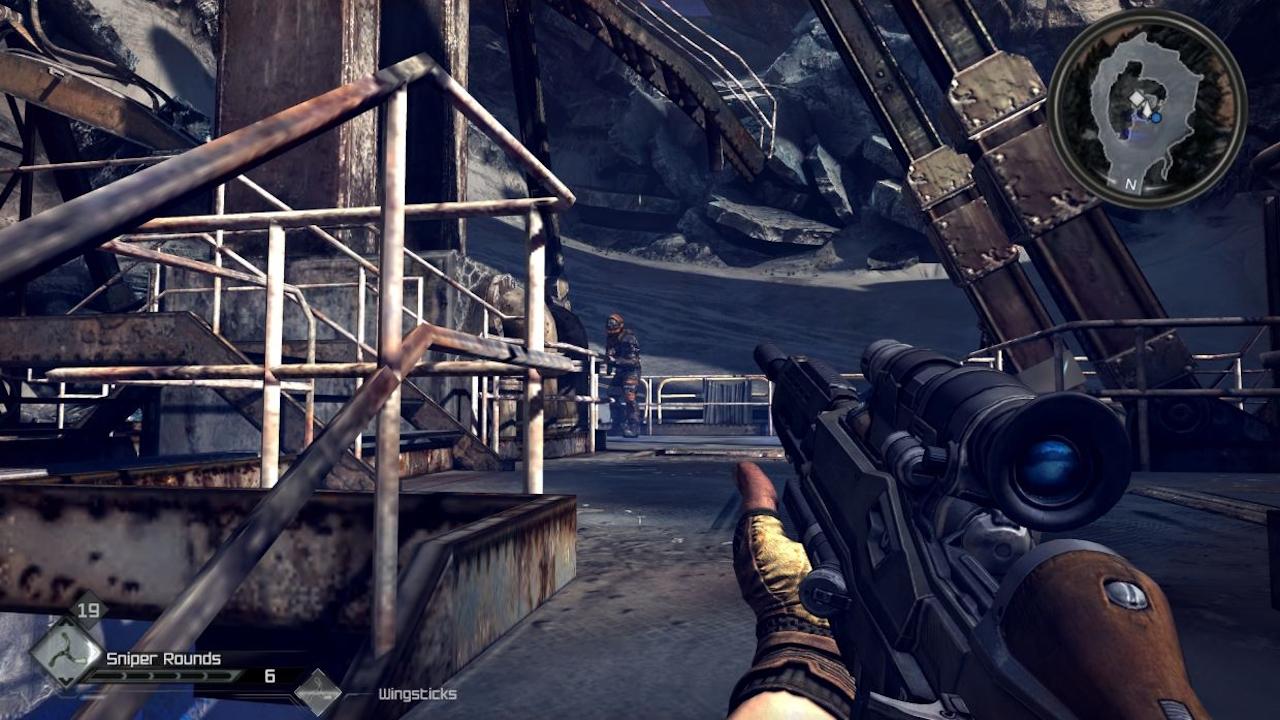Click the white objective marker on the minimap
The image size is (1280, 720).
pos(1138,98)
